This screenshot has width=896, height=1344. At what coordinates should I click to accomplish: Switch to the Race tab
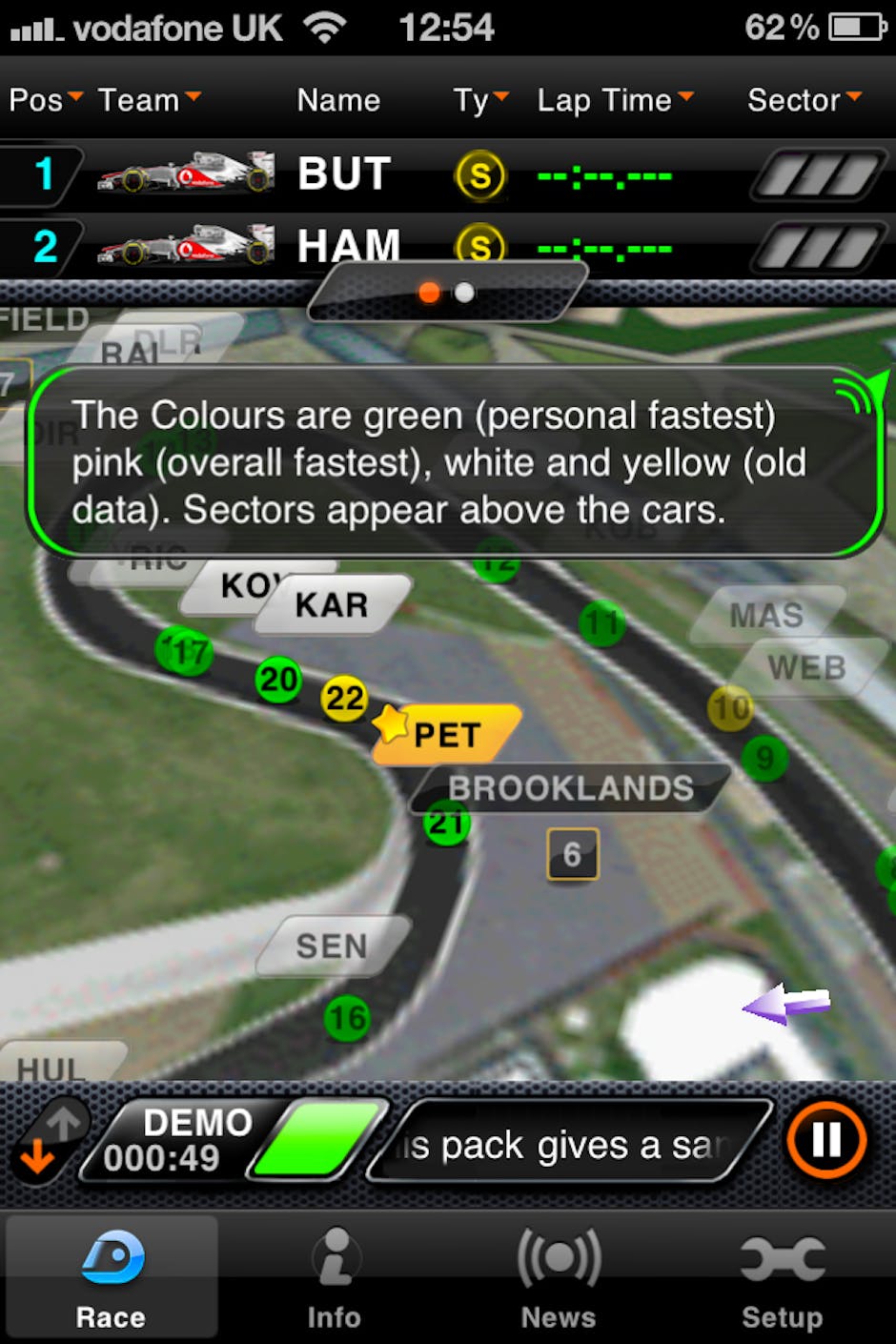pyautogui.click(x=111, y=1277)
